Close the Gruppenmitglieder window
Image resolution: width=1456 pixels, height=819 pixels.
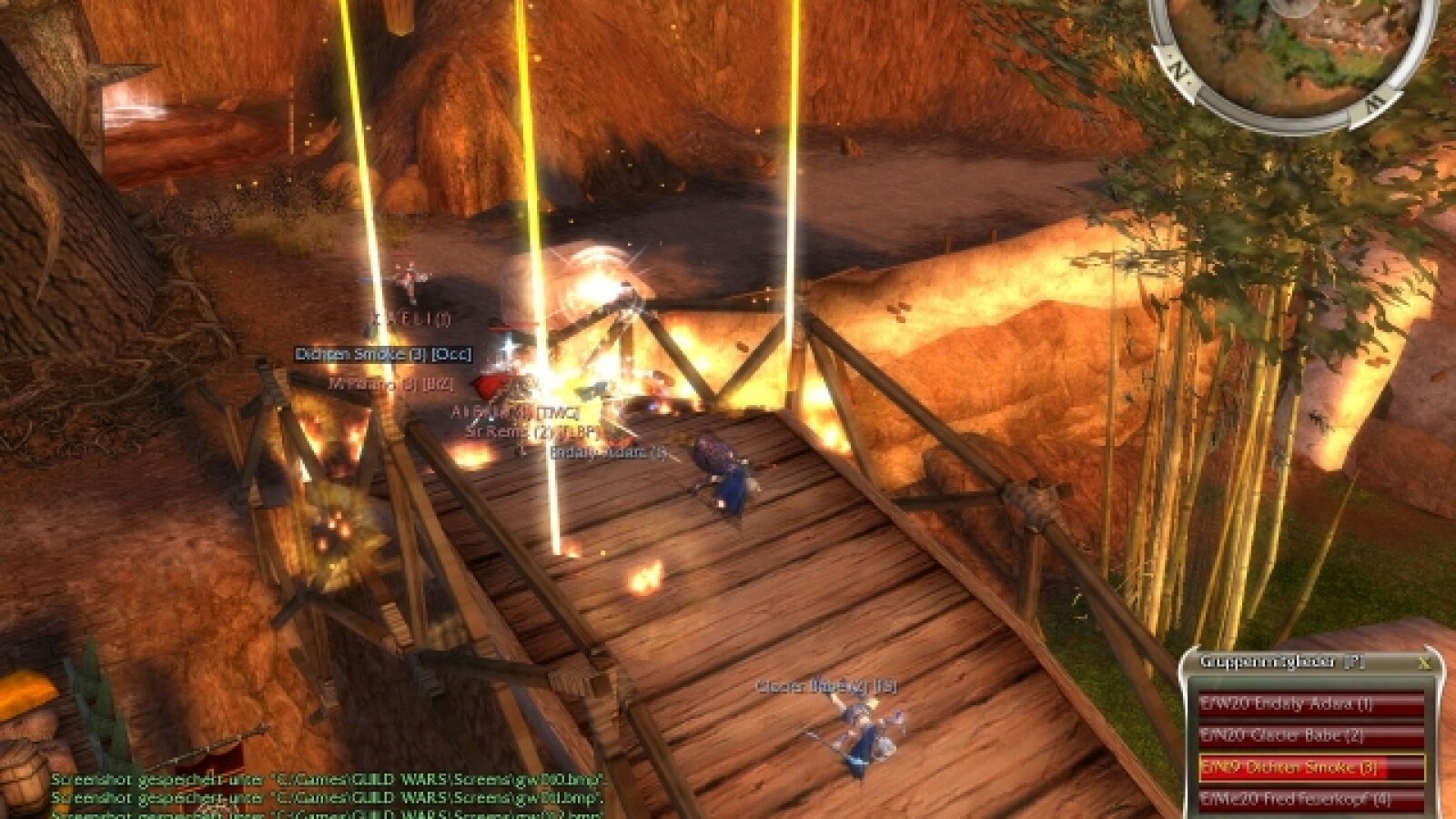(x=1423, y=662)
